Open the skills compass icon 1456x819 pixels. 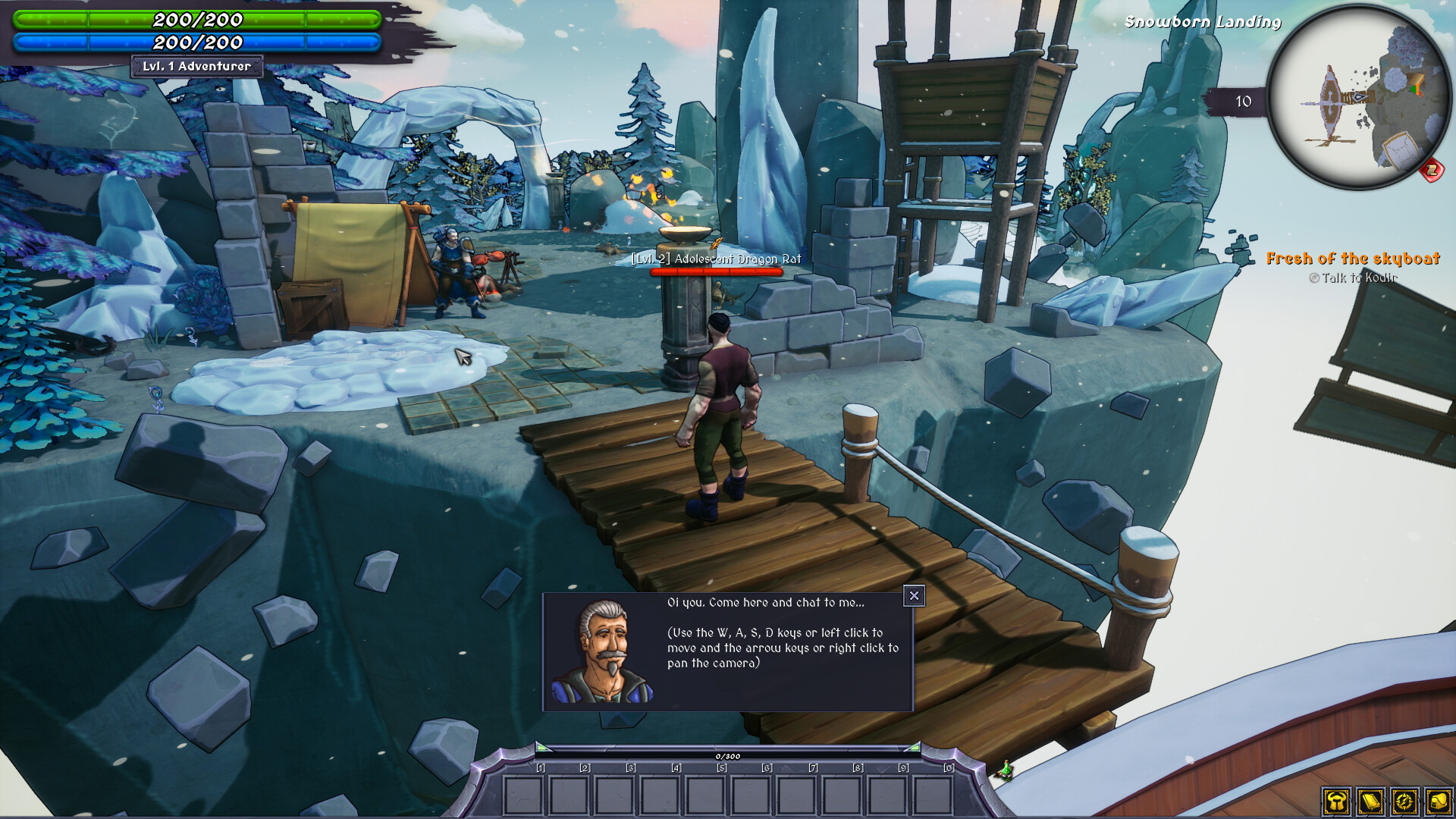tap(1404, 802)
